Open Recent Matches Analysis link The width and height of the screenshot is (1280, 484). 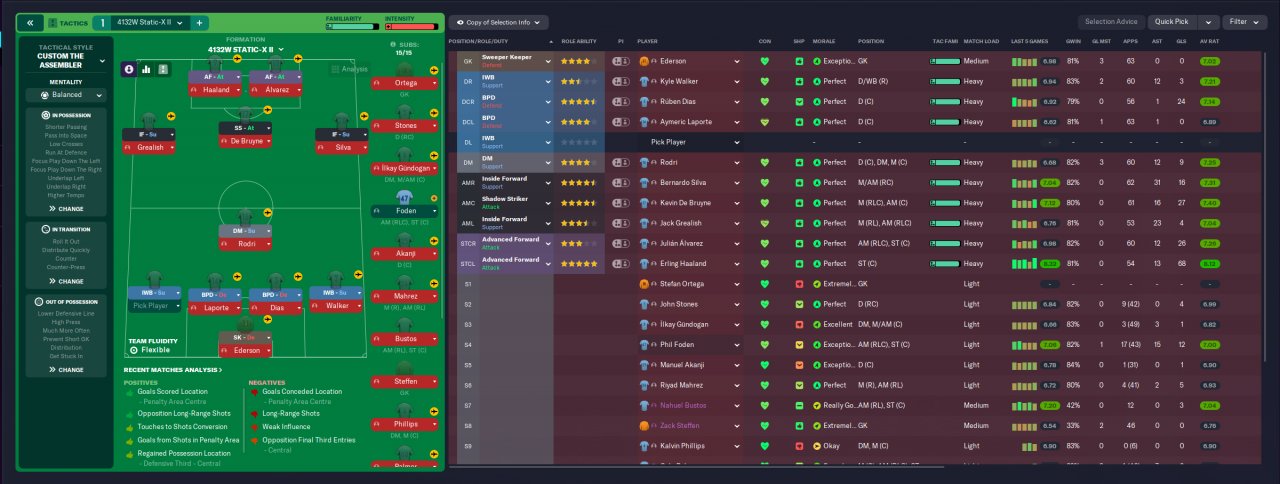point(173,370)
